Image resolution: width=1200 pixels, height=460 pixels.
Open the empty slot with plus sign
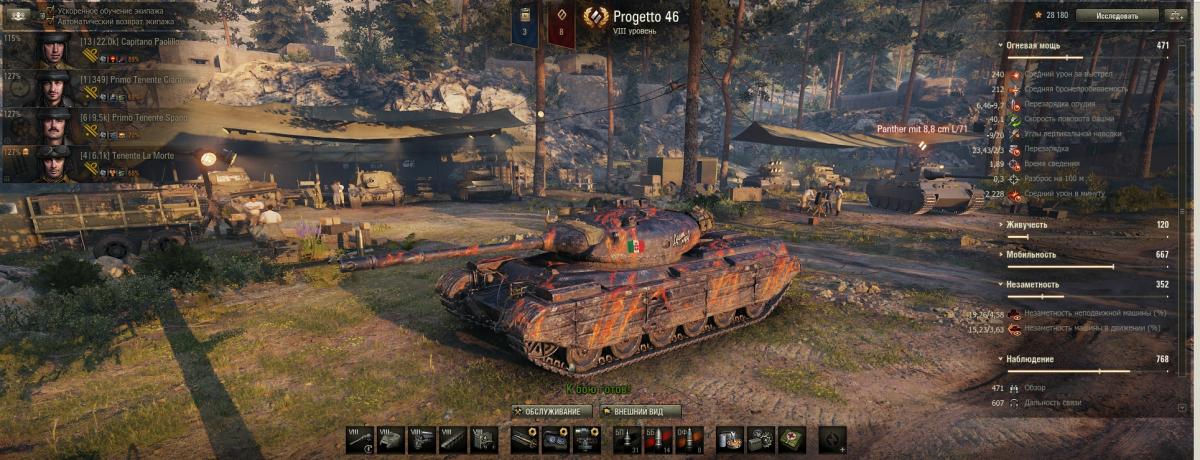point(832,439)
